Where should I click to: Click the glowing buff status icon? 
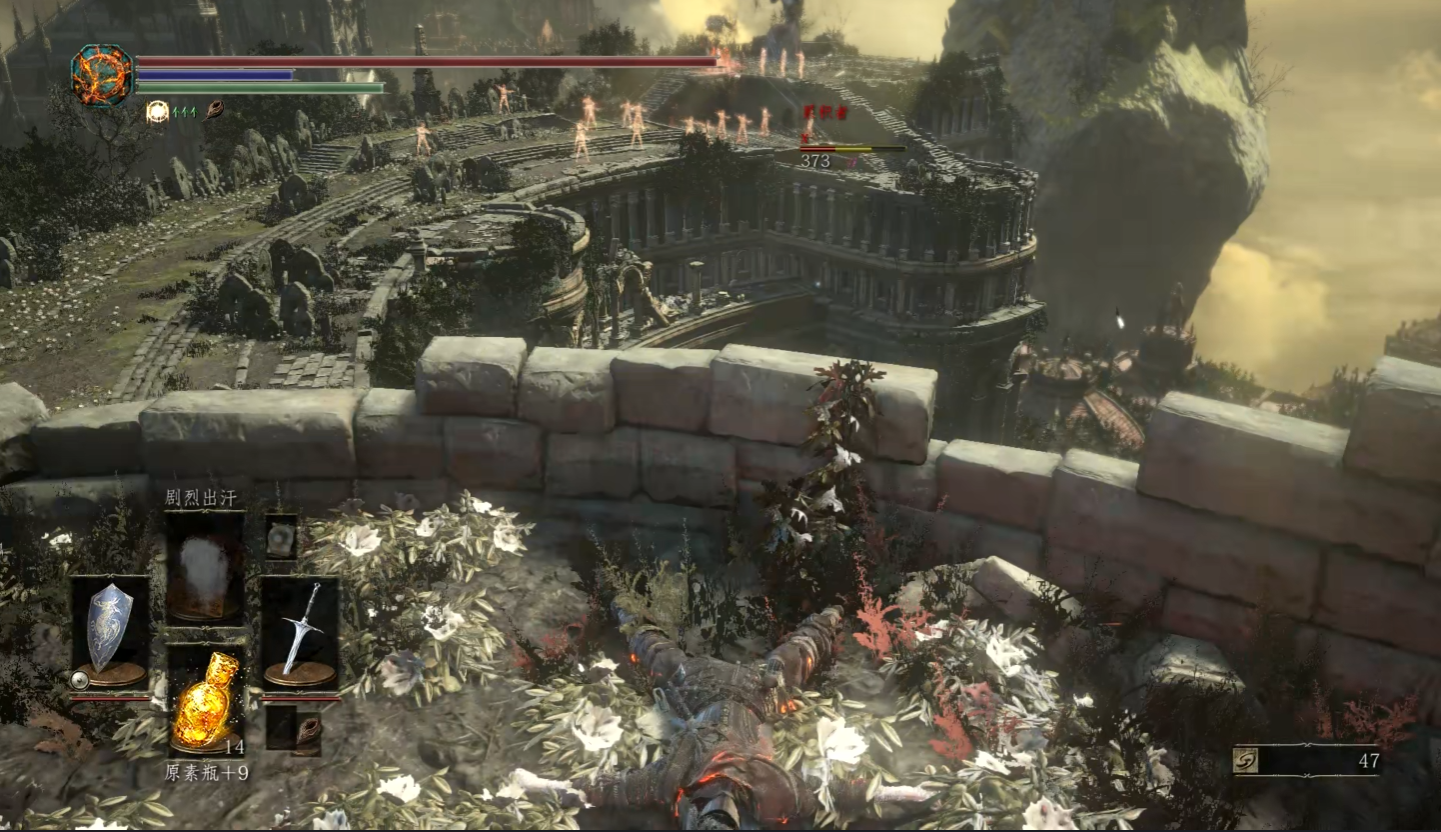click(x=157, y=112)
